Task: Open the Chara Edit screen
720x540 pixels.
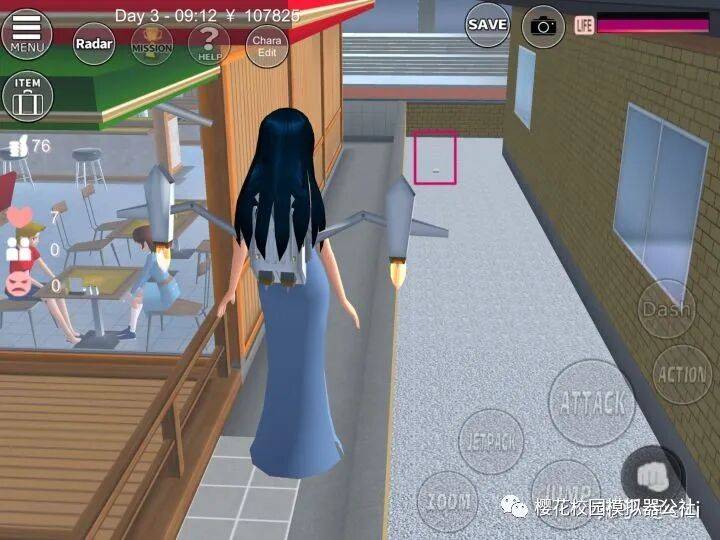Action: pos(267,45)
